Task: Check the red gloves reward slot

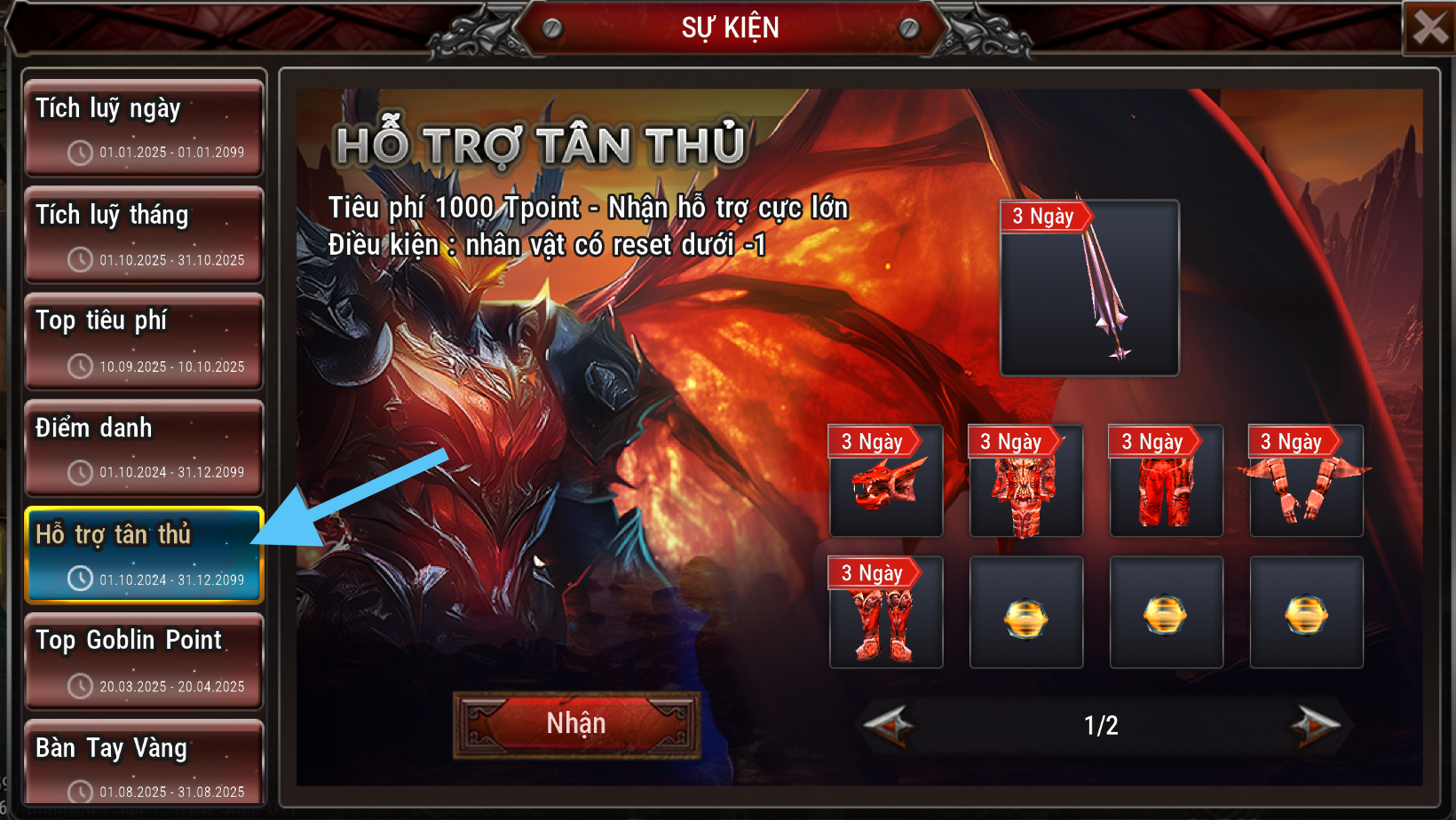Action: coord(1306,481)
